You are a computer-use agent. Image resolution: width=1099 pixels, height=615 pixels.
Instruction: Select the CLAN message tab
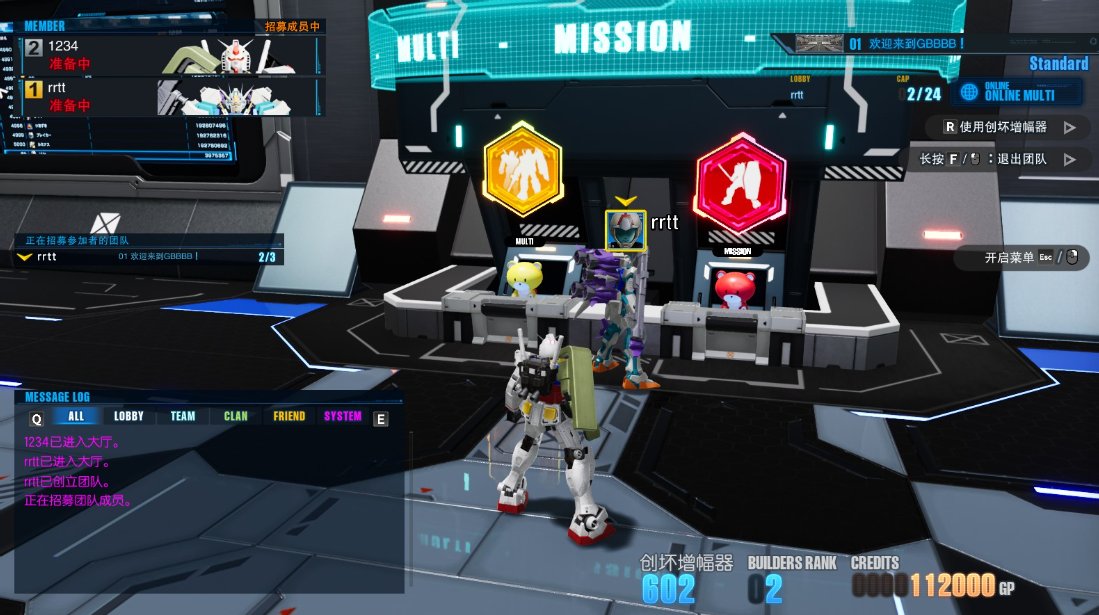(x=236, y=417)
